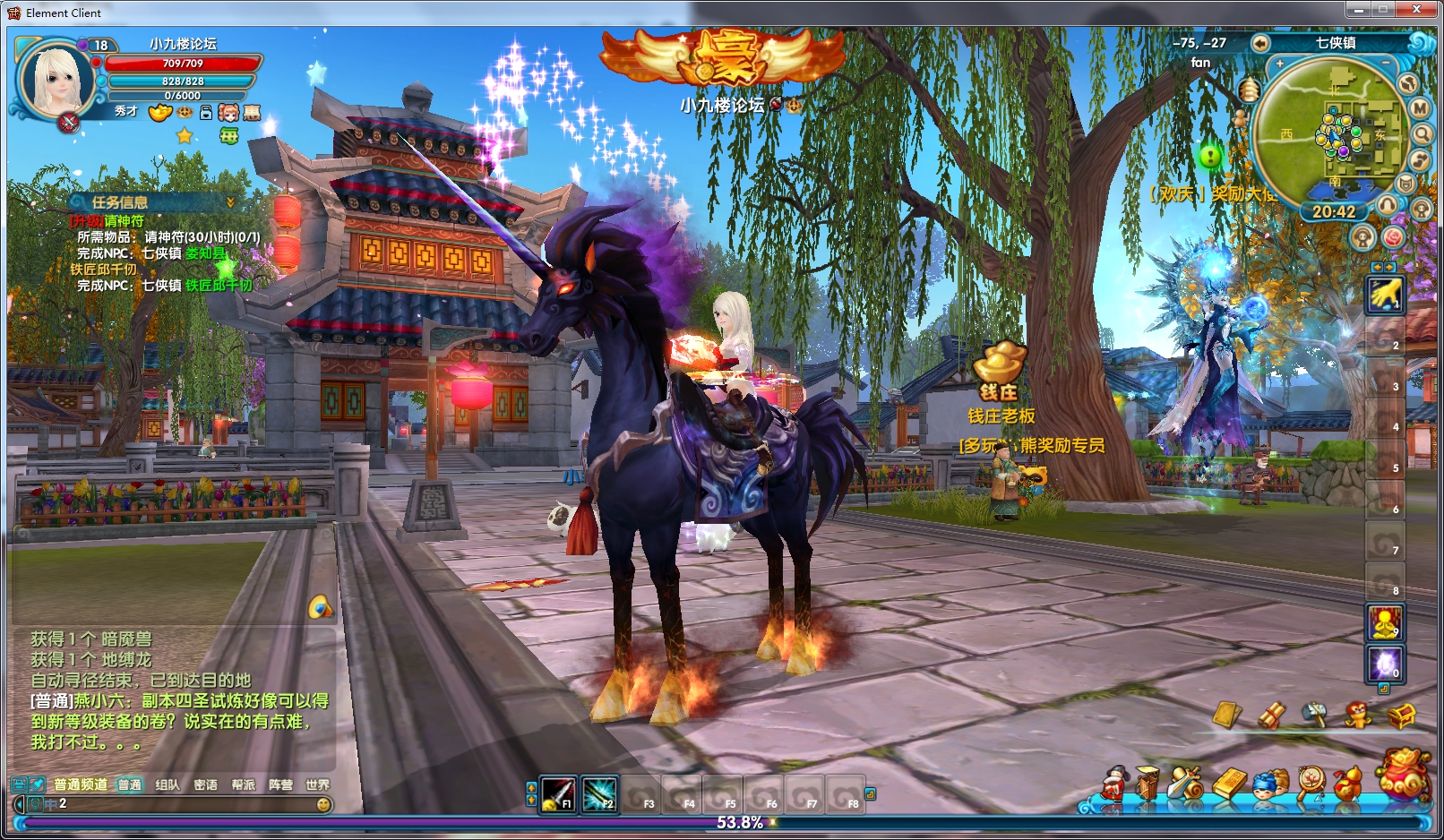The width and height of the screenshot is (1444, 840).
Task: Click the player character portrait
Action: (57, 81)
